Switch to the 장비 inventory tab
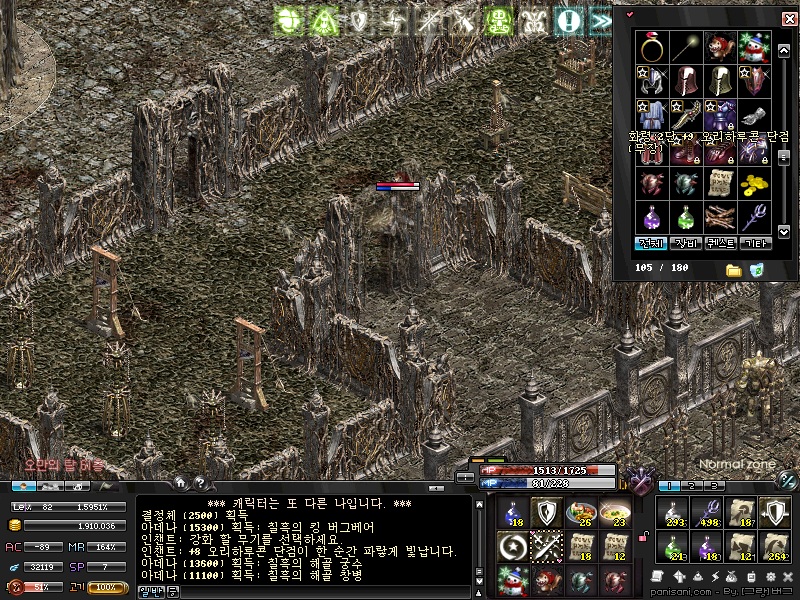Viewport: 800px width, 600px height. click(x=686, y=243)
